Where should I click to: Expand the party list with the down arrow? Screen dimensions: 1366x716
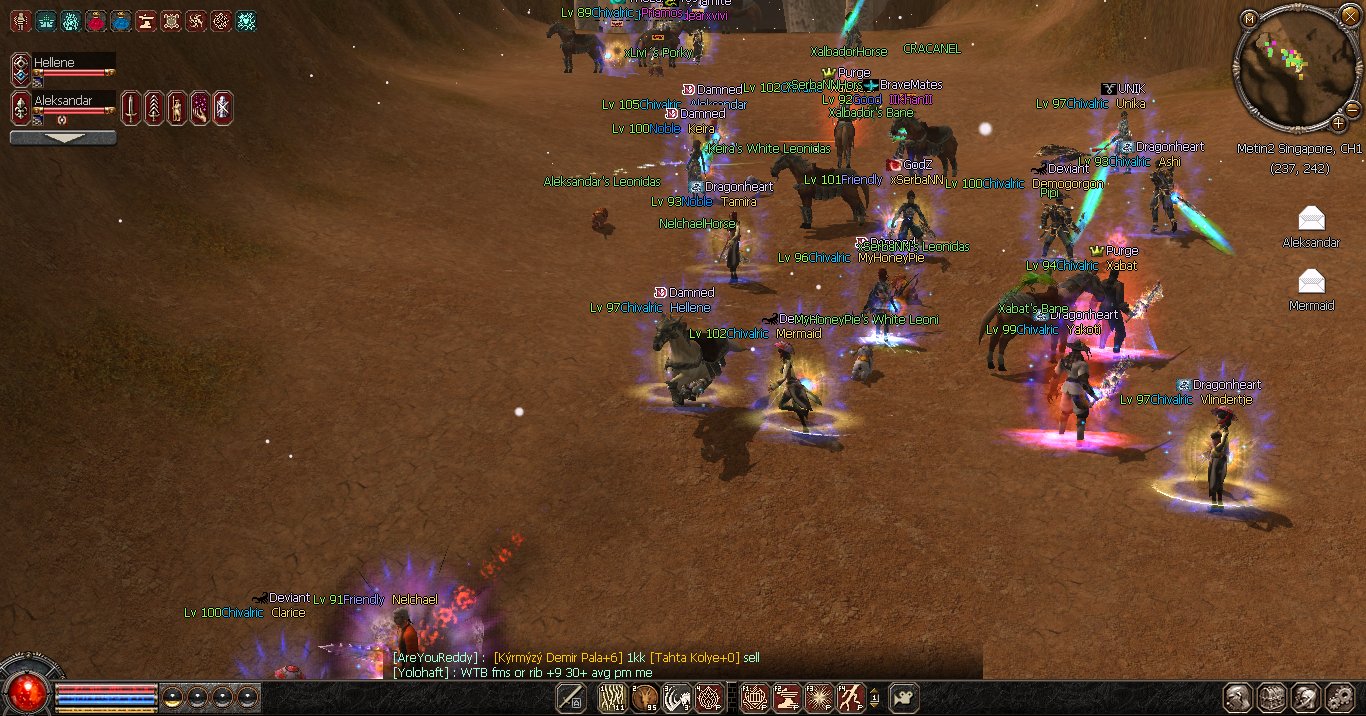tap(62, 138)
